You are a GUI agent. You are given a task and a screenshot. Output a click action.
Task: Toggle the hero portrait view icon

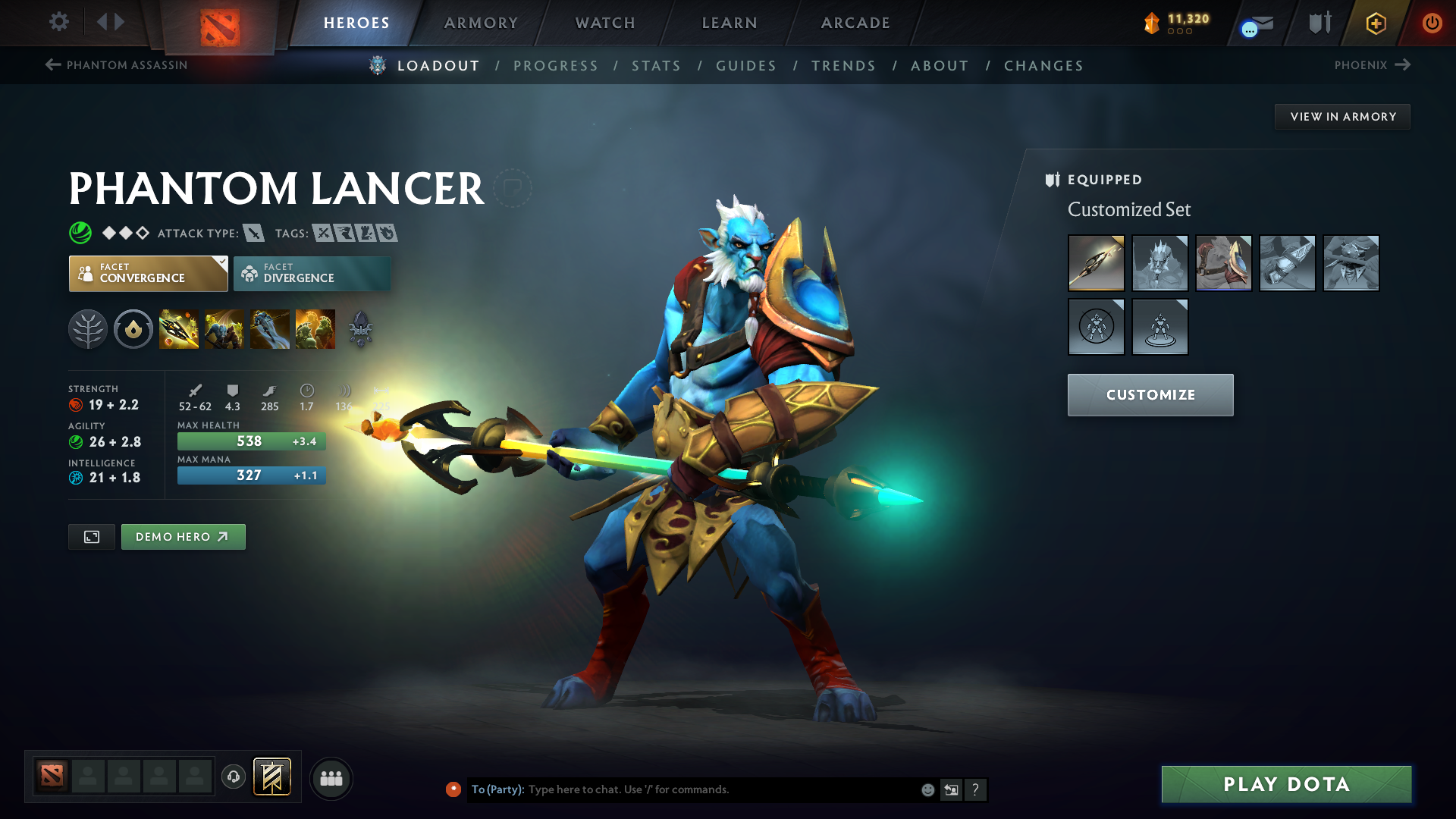coord(91,536)
